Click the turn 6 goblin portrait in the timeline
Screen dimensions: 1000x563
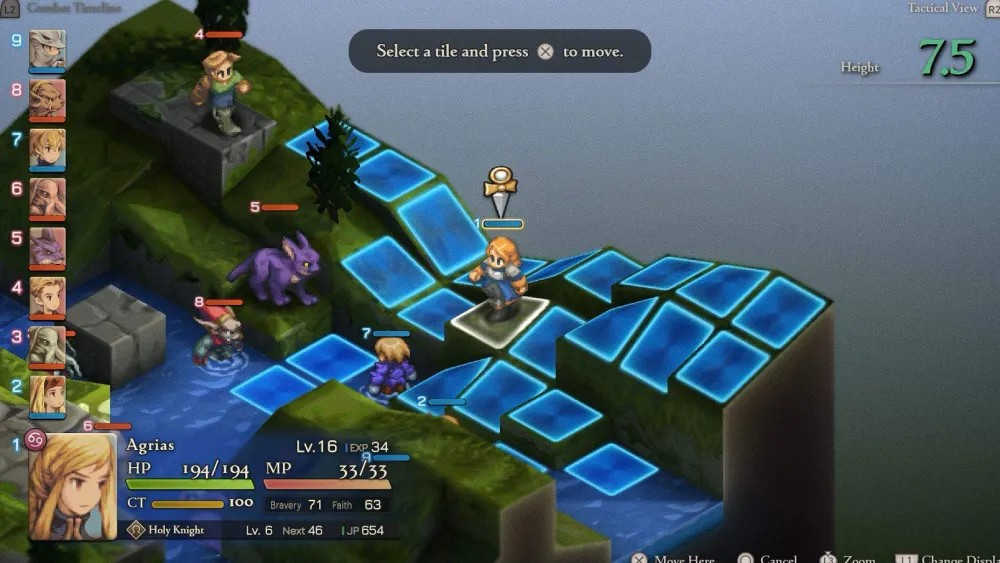point(47,197)
